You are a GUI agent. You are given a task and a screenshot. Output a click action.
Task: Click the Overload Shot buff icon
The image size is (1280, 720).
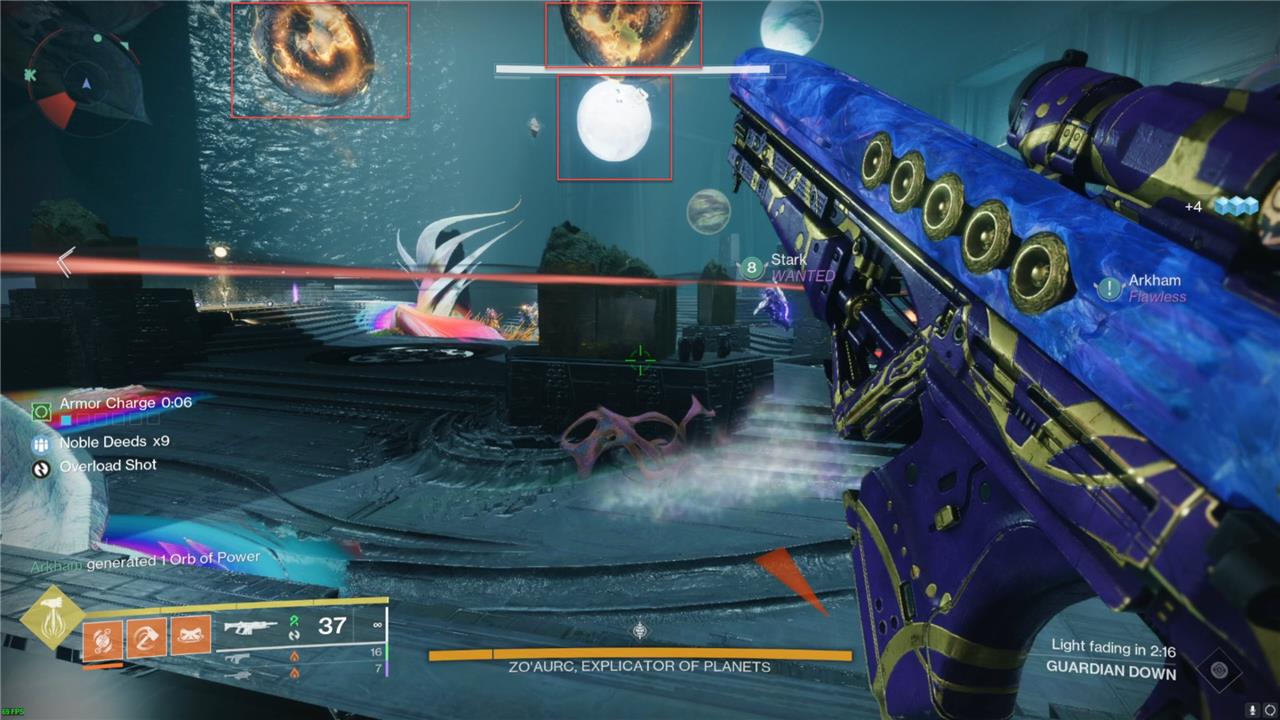(x=41, y=467)
